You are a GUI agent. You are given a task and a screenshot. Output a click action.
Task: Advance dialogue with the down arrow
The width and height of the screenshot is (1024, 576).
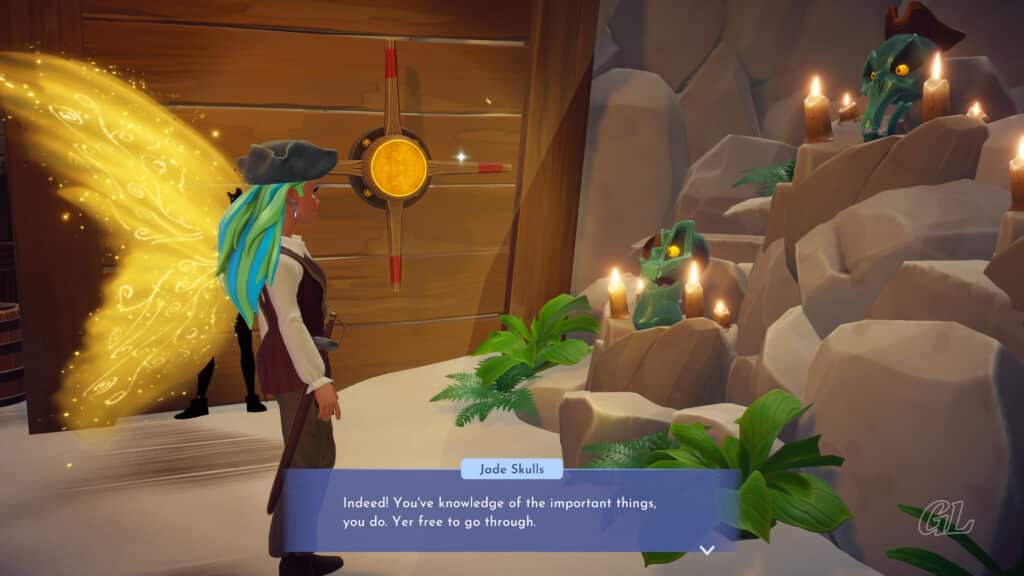click(707, 549)
